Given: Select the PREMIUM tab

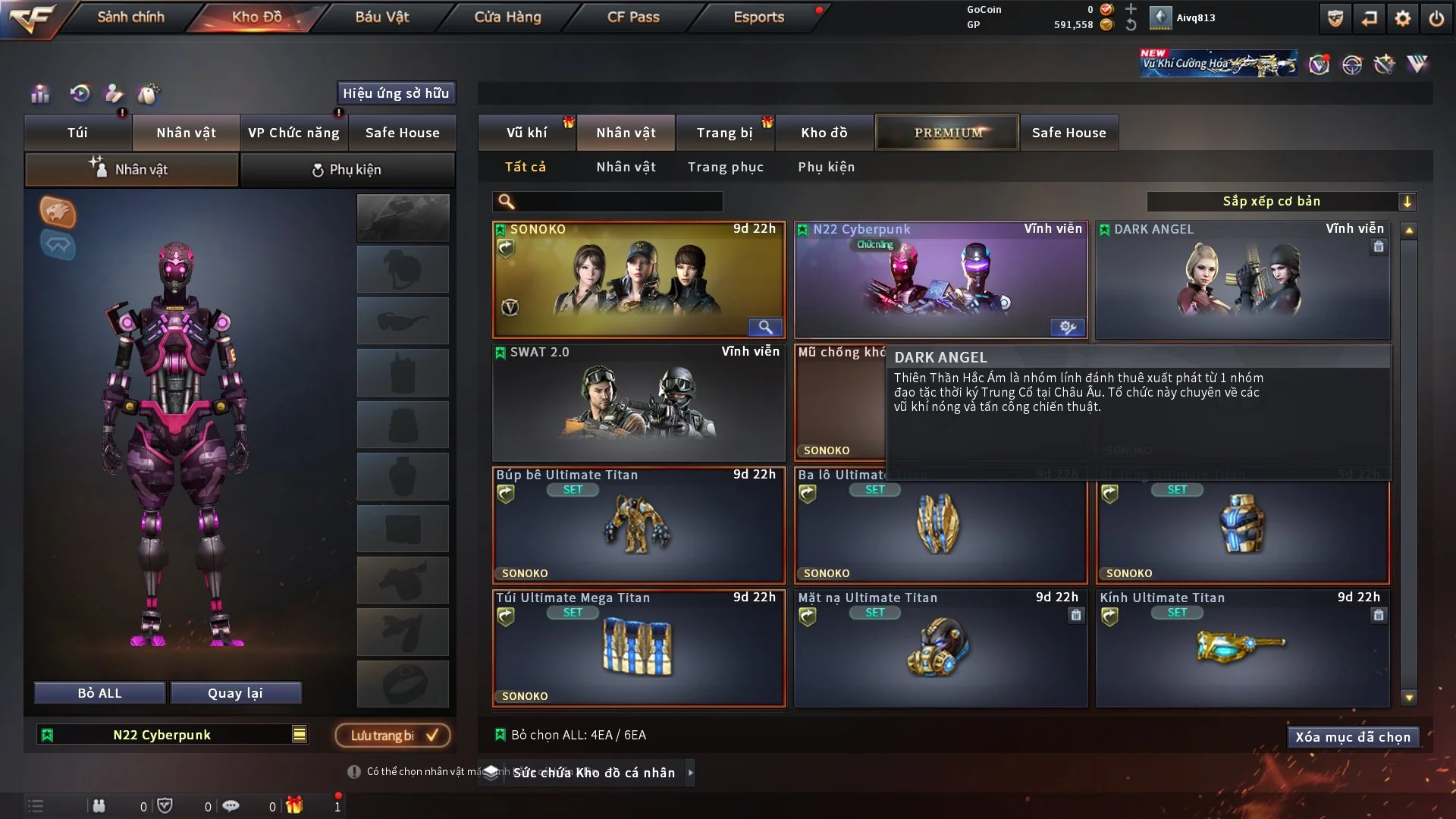Looking at the screenshot, I should point(947,133).
